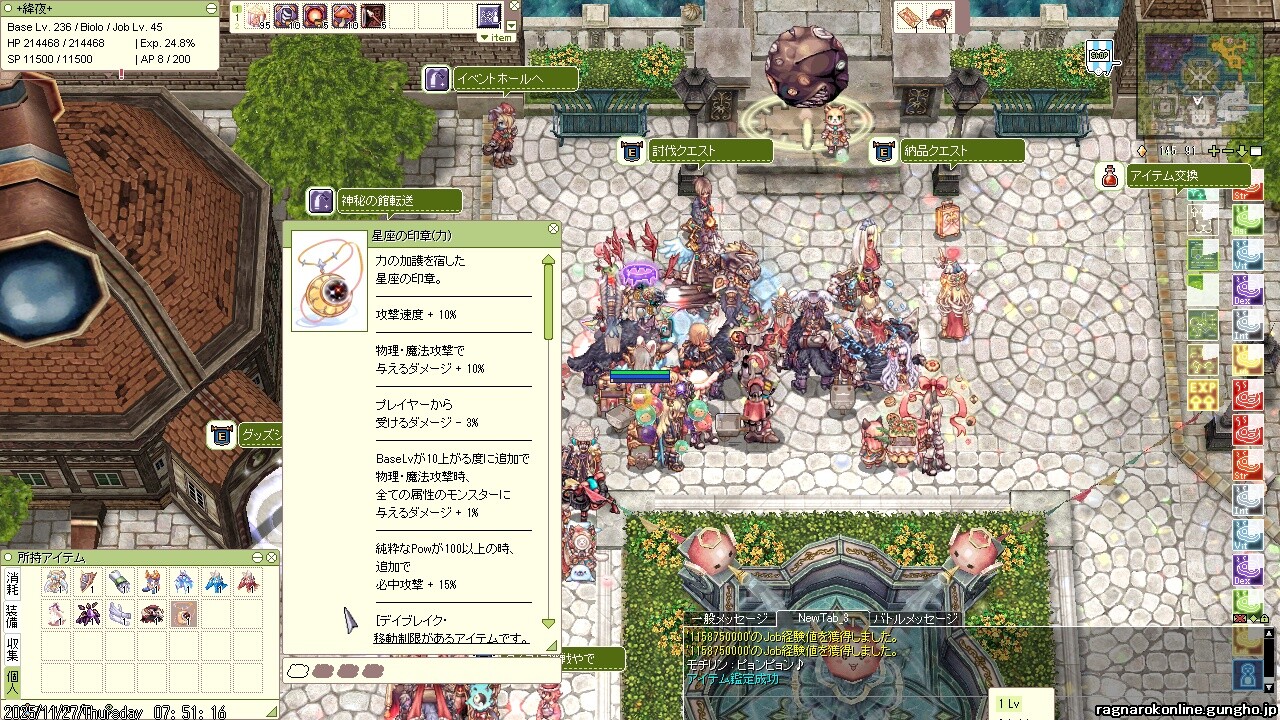Use the red orb item on the hotbar
This screenshot has height=720, width=1280.
[x=315, y=16]
